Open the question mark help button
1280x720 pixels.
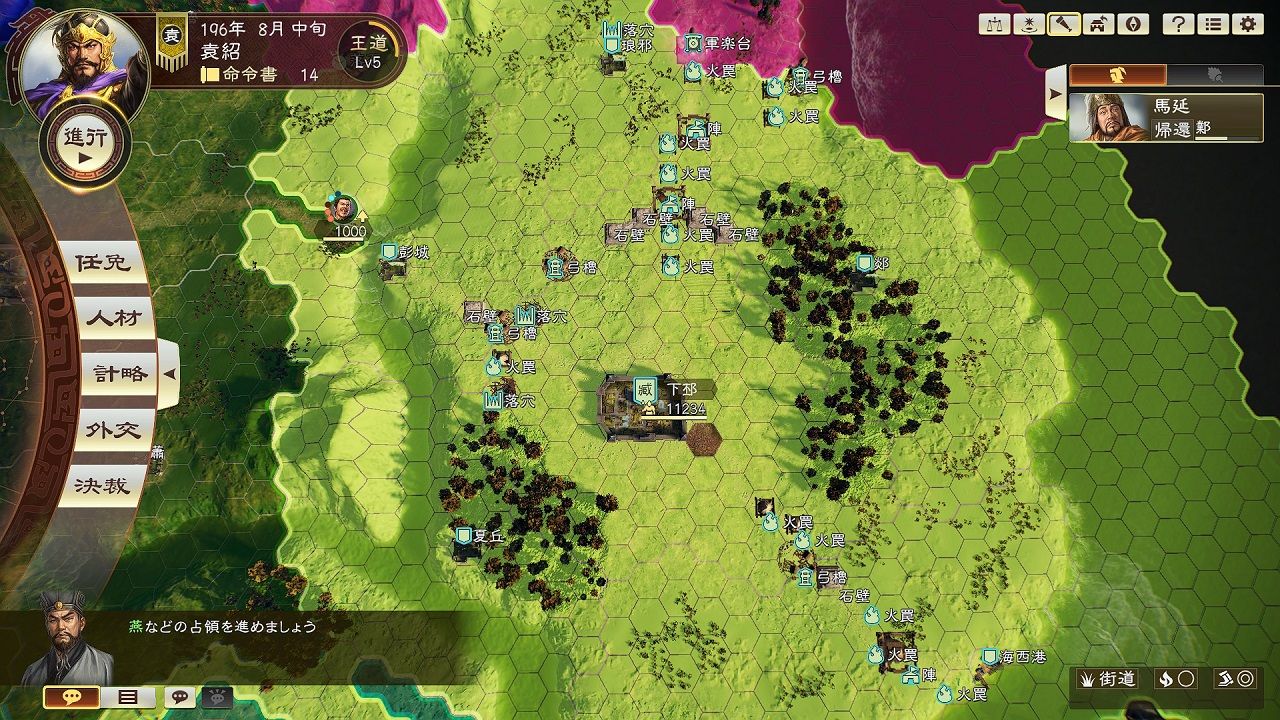(x=1179, y=24)
